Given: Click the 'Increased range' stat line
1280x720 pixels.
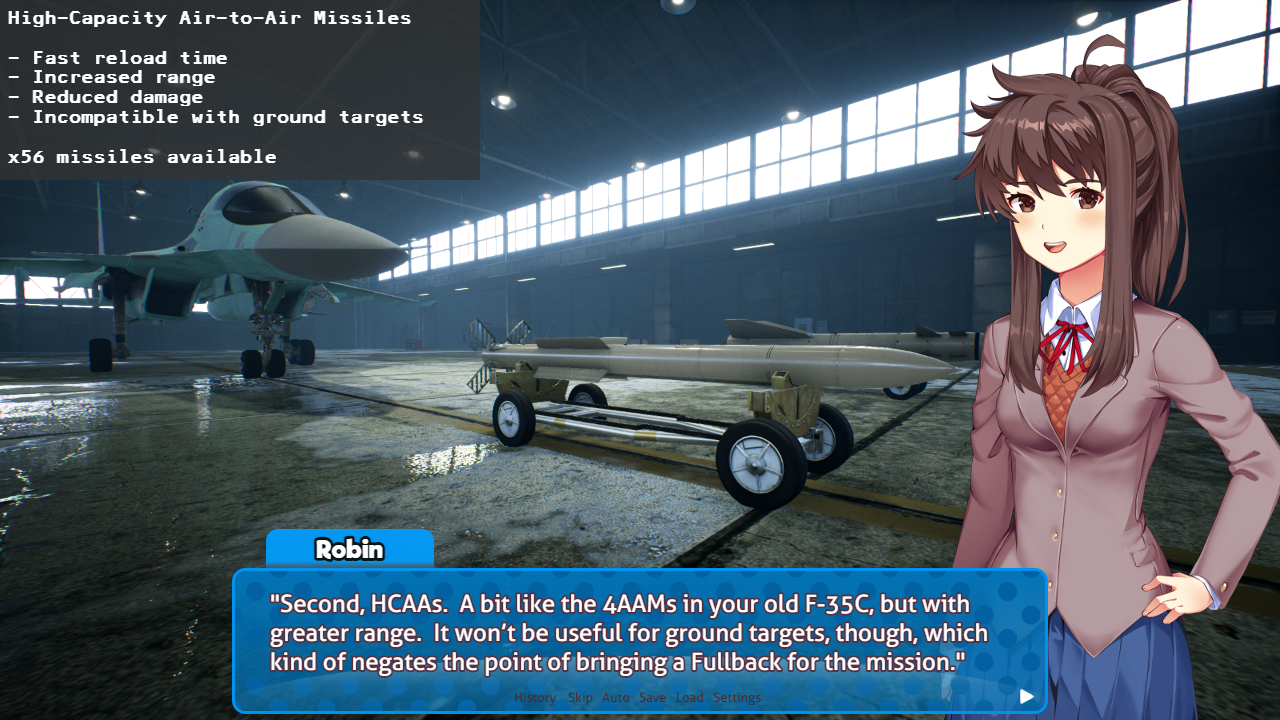Looking at the screenshot, I should [112, 77].
